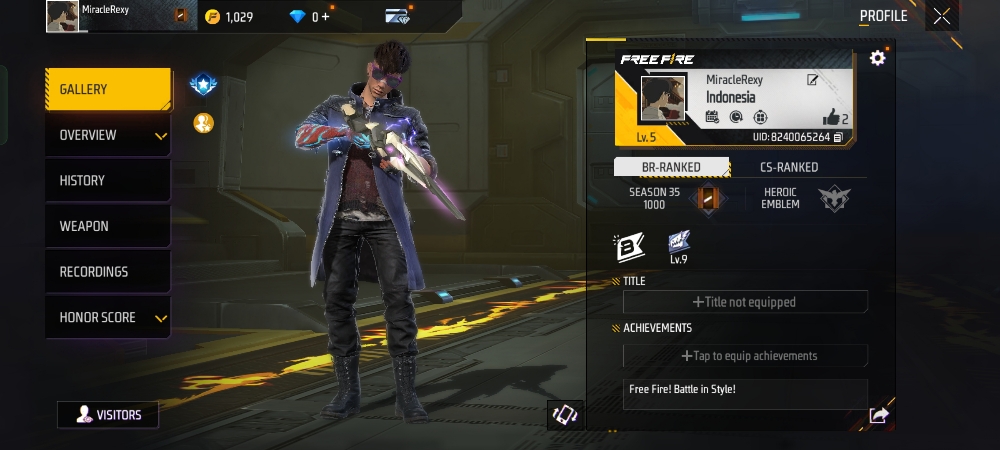1000x450 pixels.
Task: Open profile settings via the gear icon
Action: click(877, 58)
